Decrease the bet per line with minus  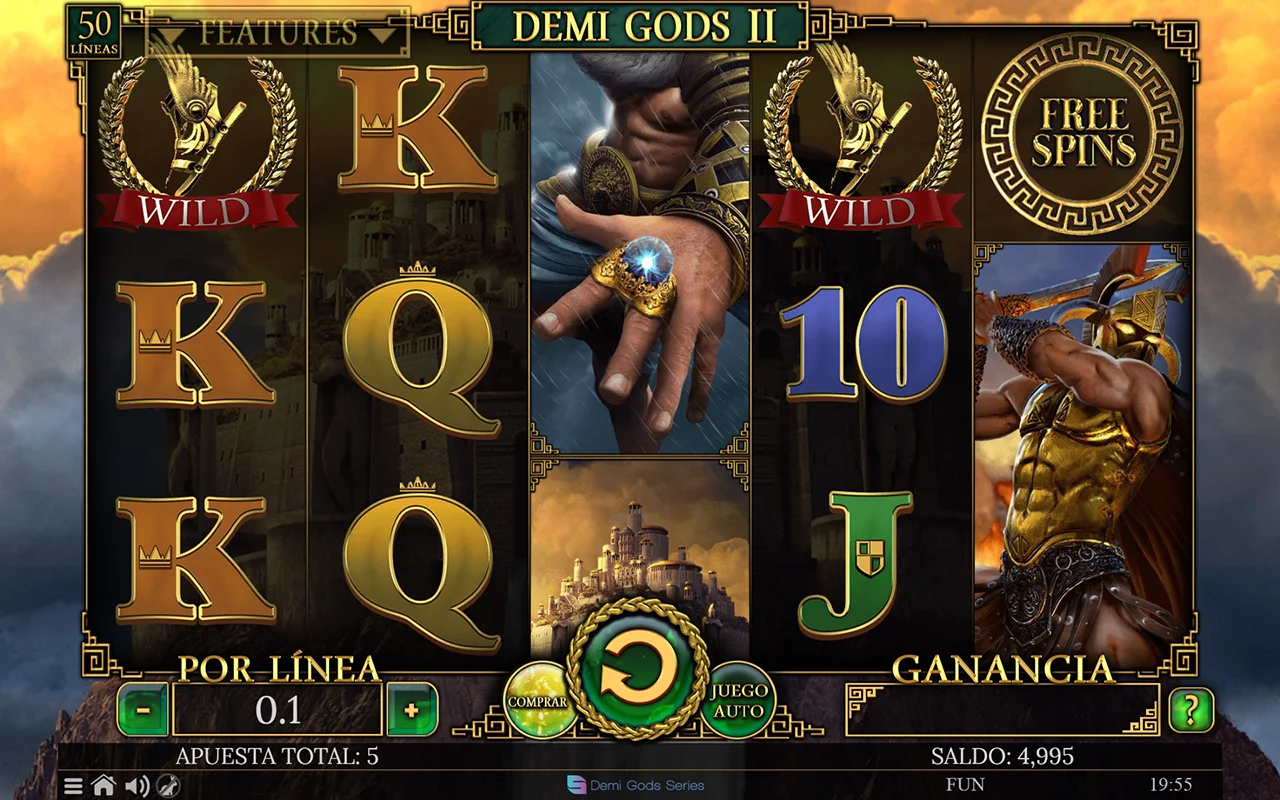[143, 710]
